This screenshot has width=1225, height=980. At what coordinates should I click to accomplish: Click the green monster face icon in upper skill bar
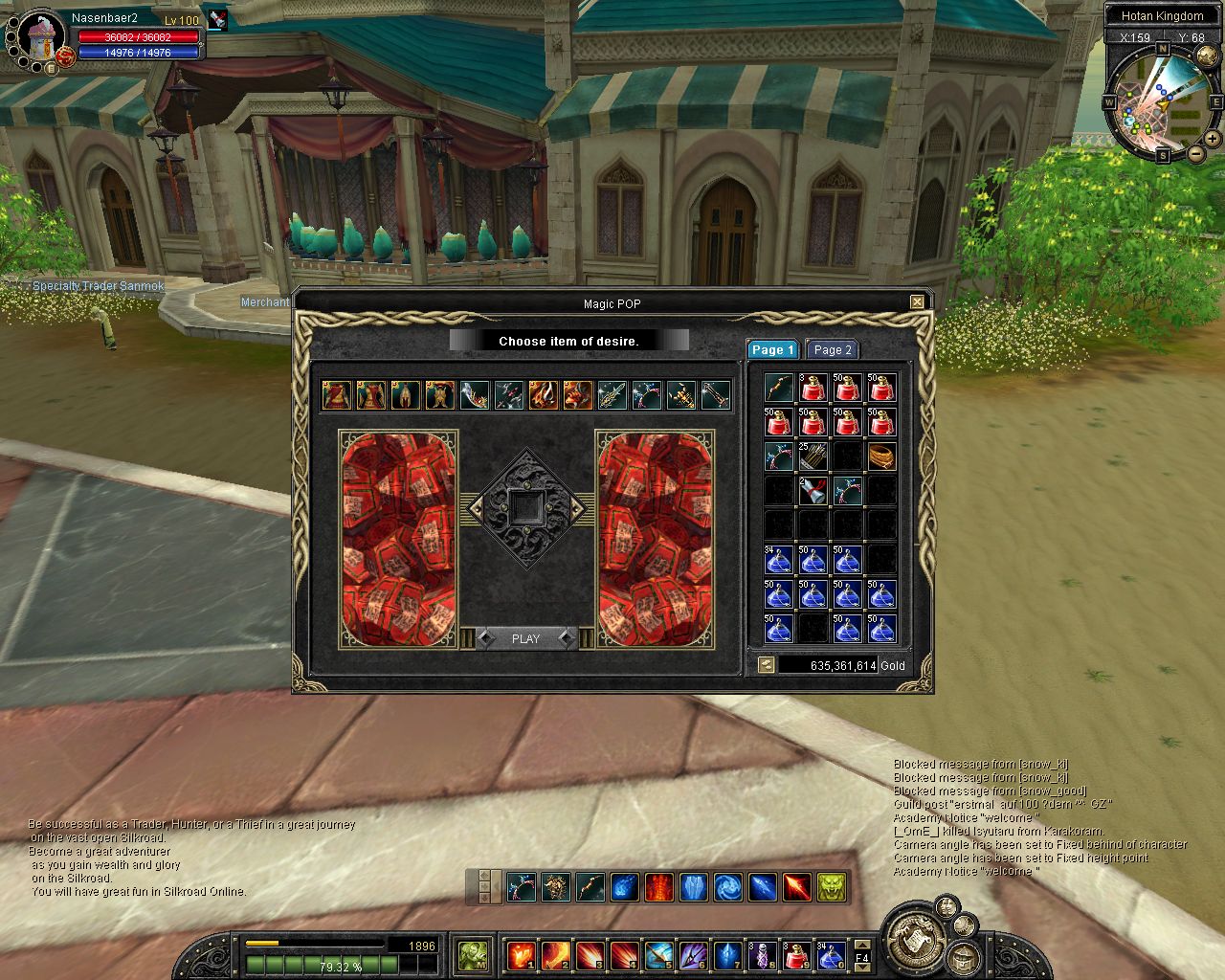point(831,887)
